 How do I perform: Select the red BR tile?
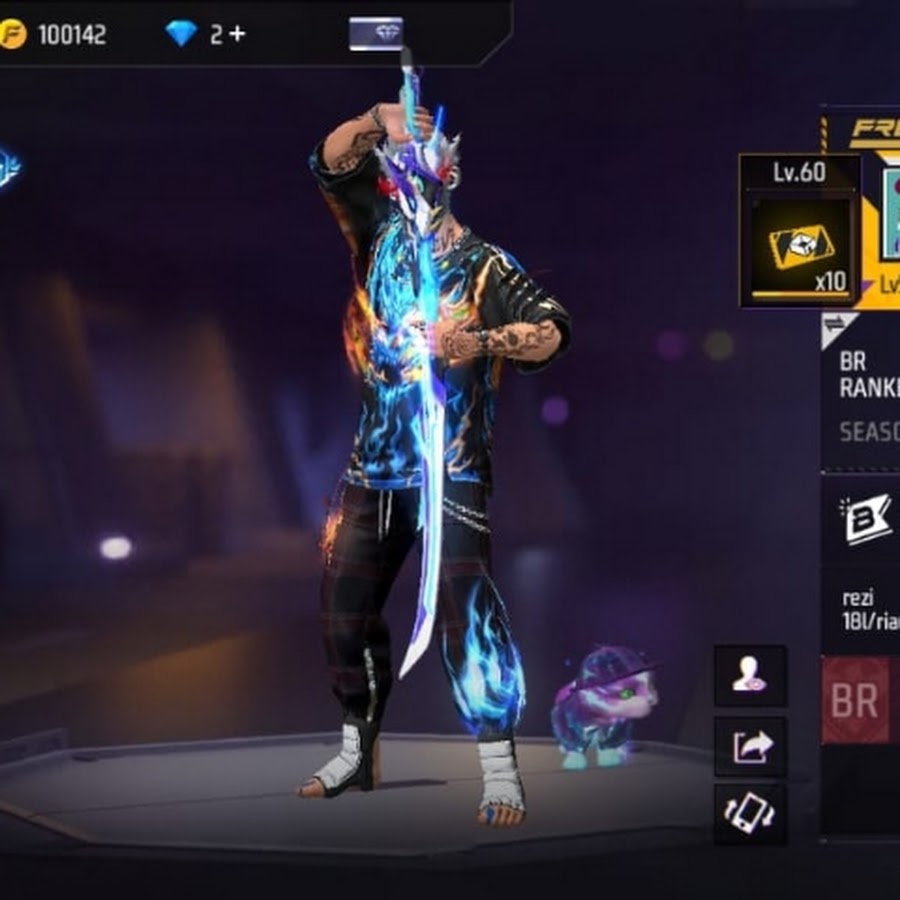[x=856, y=700]
